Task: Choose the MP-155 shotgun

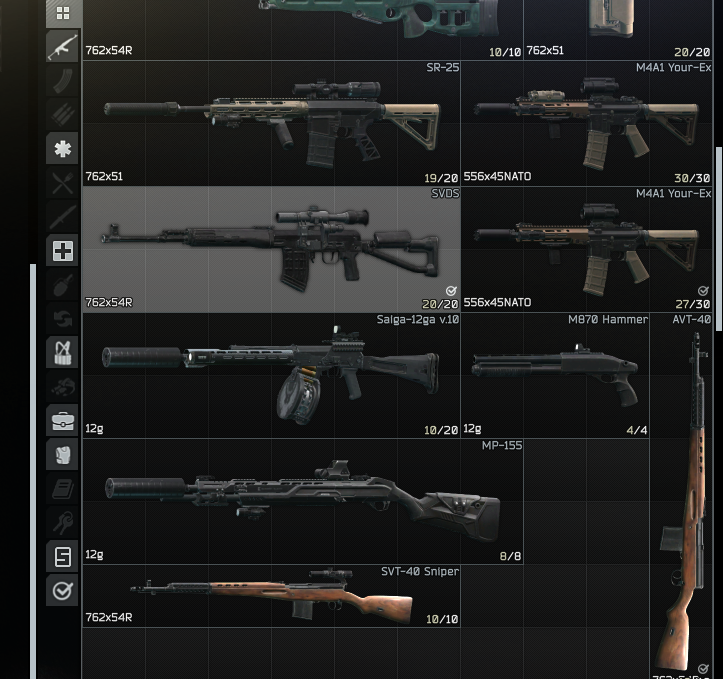Action: (x=302, y=501)
